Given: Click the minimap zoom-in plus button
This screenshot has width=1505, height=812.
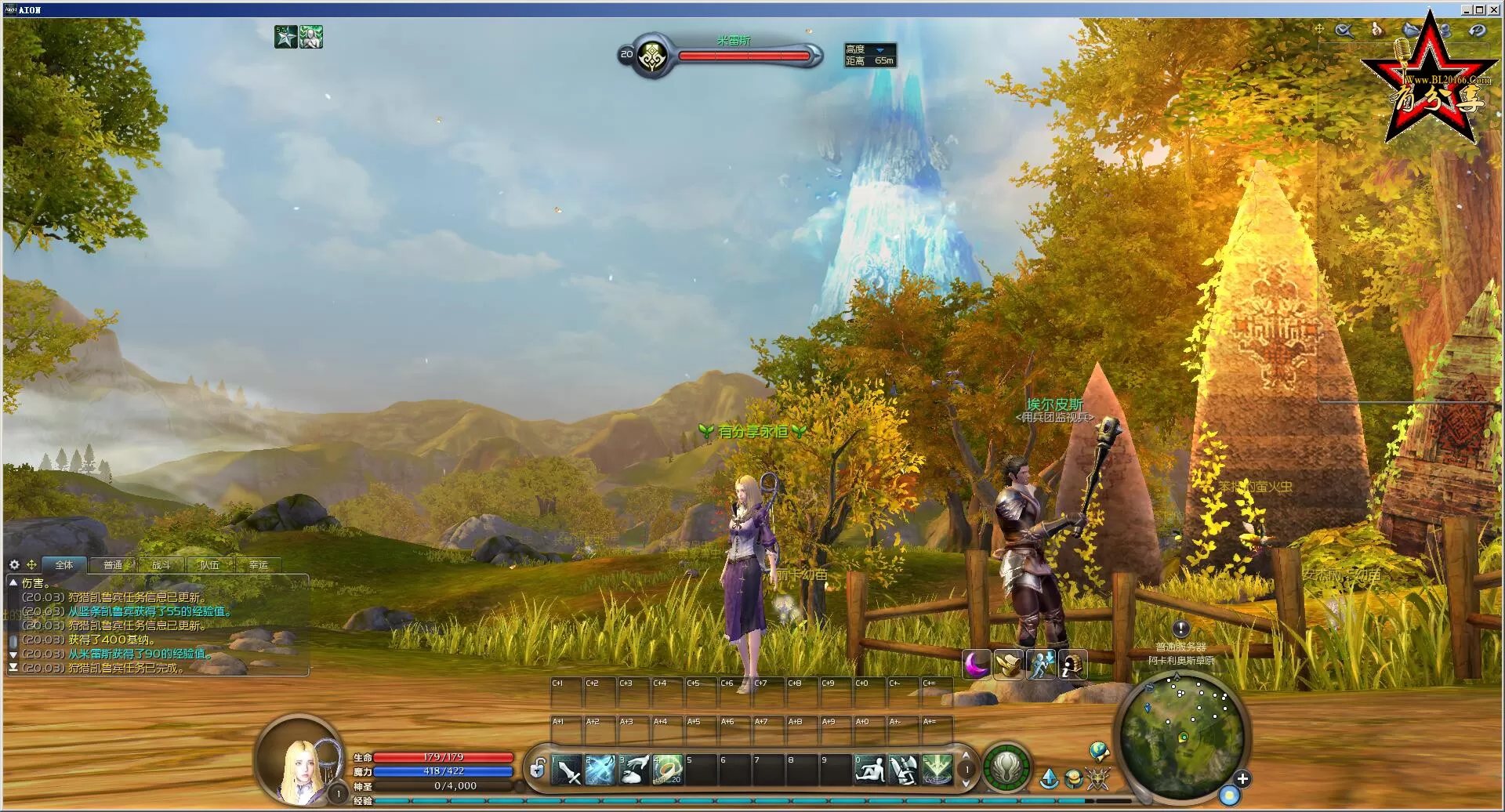Looking at the screenshot, I should [1242, 778].
